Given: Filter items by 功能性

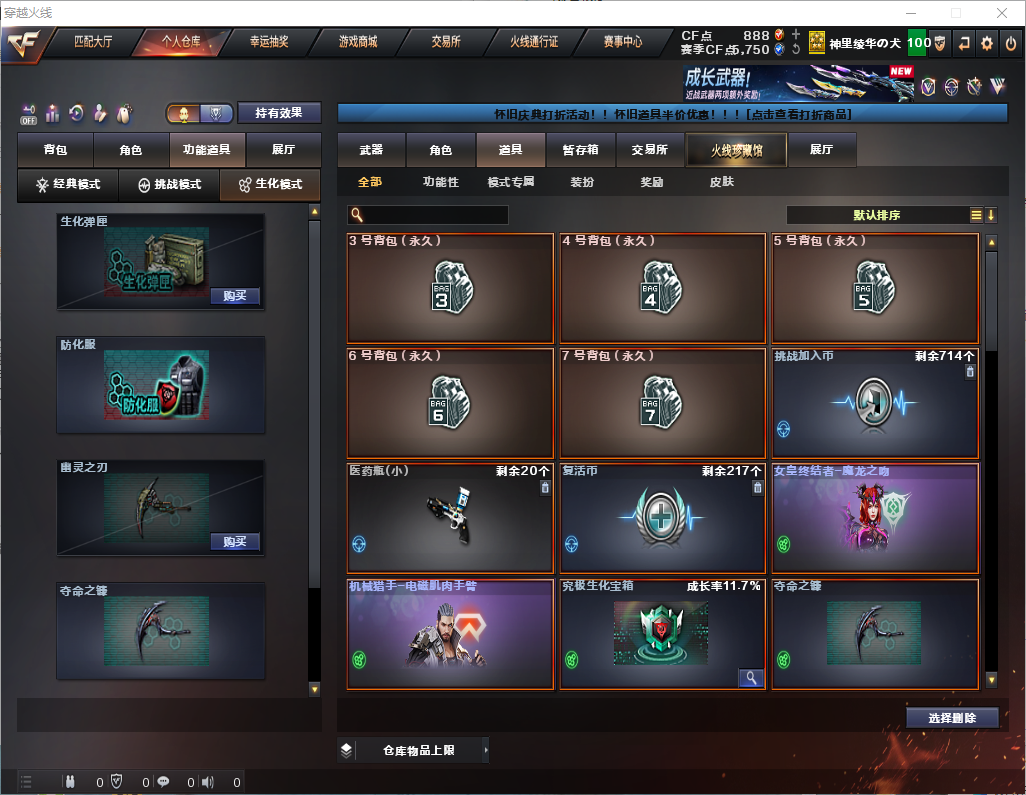Looking at the screenshot, I should click(440, 182).
